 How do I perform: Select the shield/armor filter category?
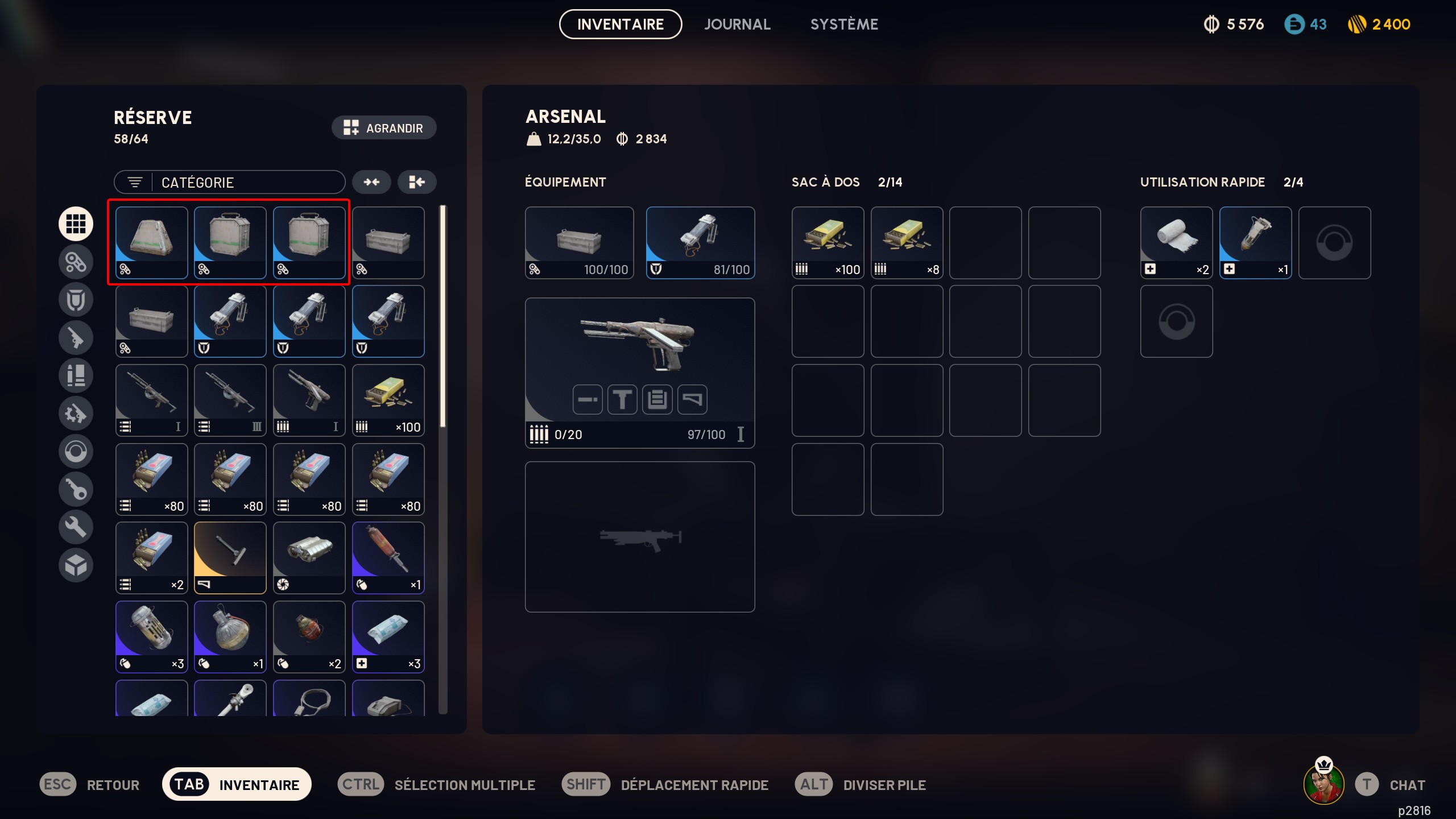pyautogui.click(x=76, y=299)
